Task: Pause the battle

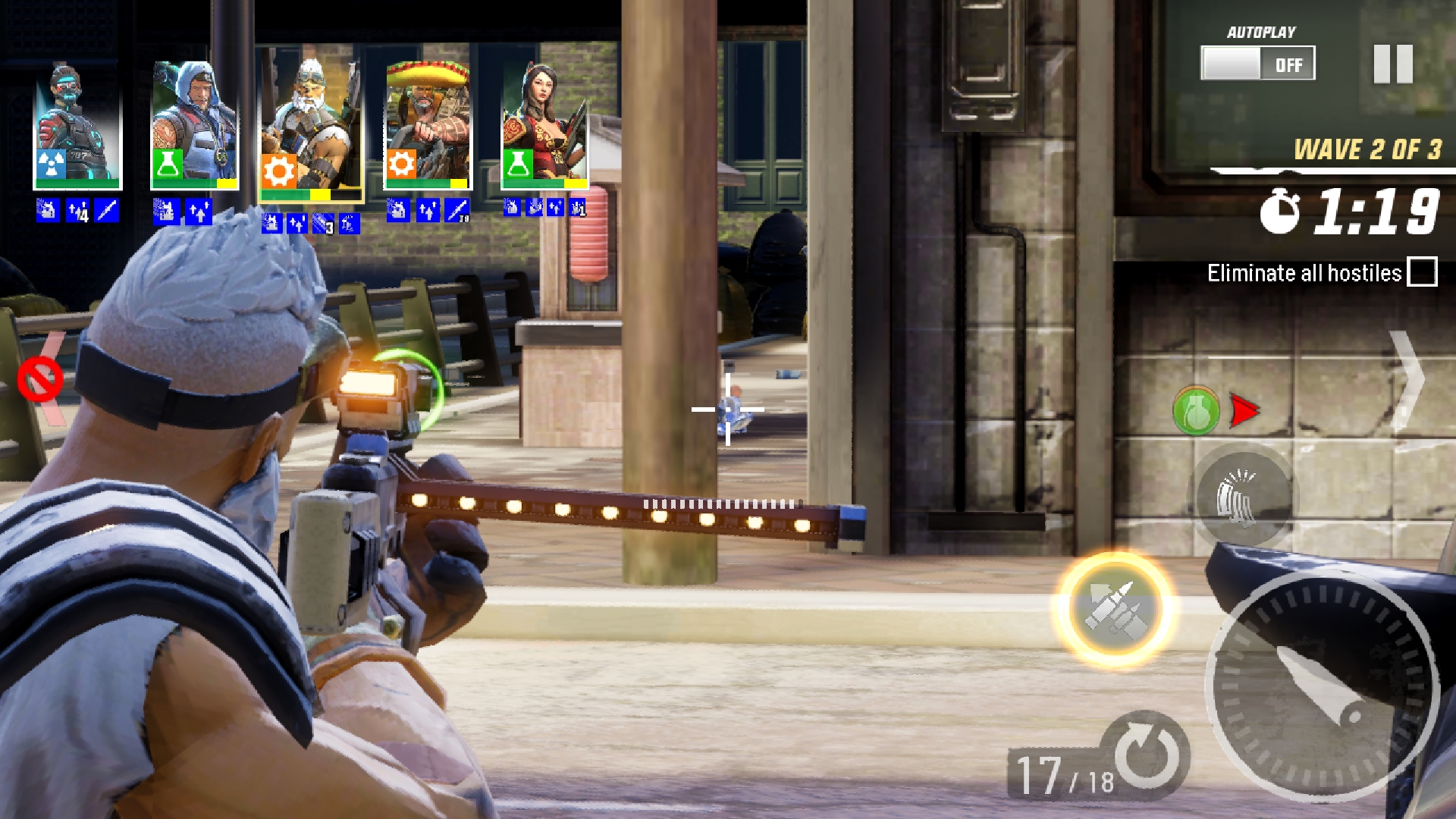Action: [1393, 64]
